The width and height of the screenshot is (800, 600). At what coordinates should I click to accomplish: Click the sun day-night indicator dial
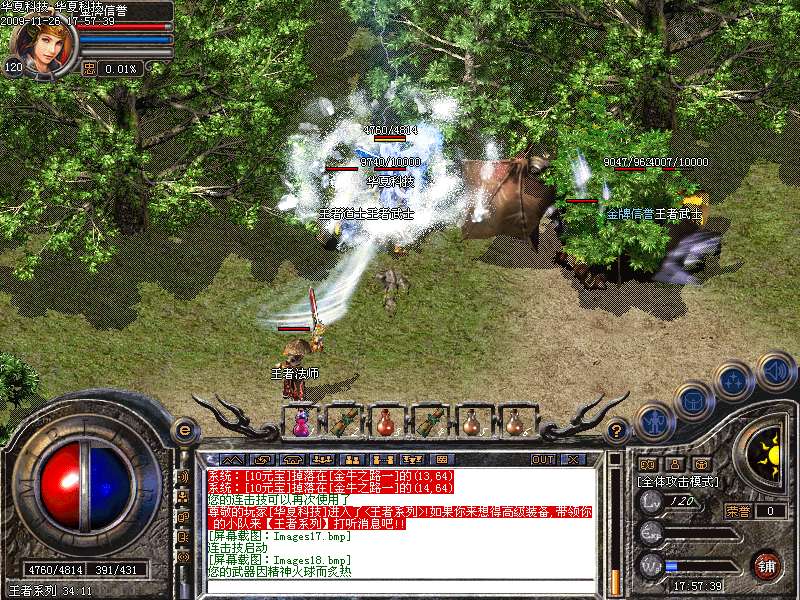(767, 452)
